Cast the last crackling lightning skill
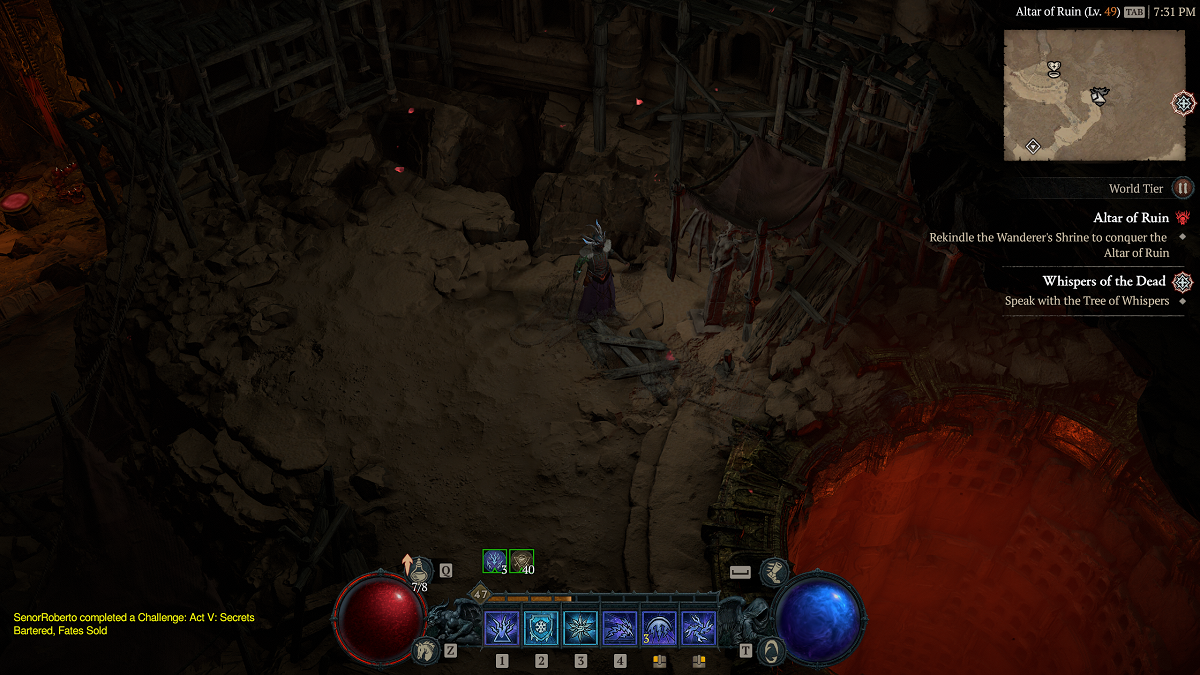 point(698,629)
